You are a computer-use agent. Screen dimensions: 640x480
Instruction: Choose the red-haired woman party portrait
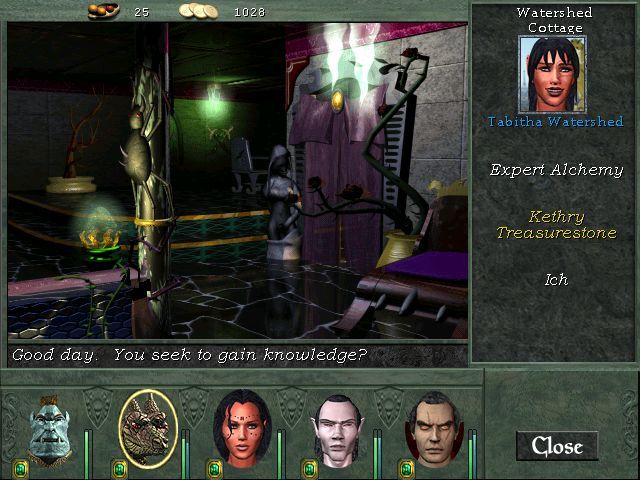[243, 429]
